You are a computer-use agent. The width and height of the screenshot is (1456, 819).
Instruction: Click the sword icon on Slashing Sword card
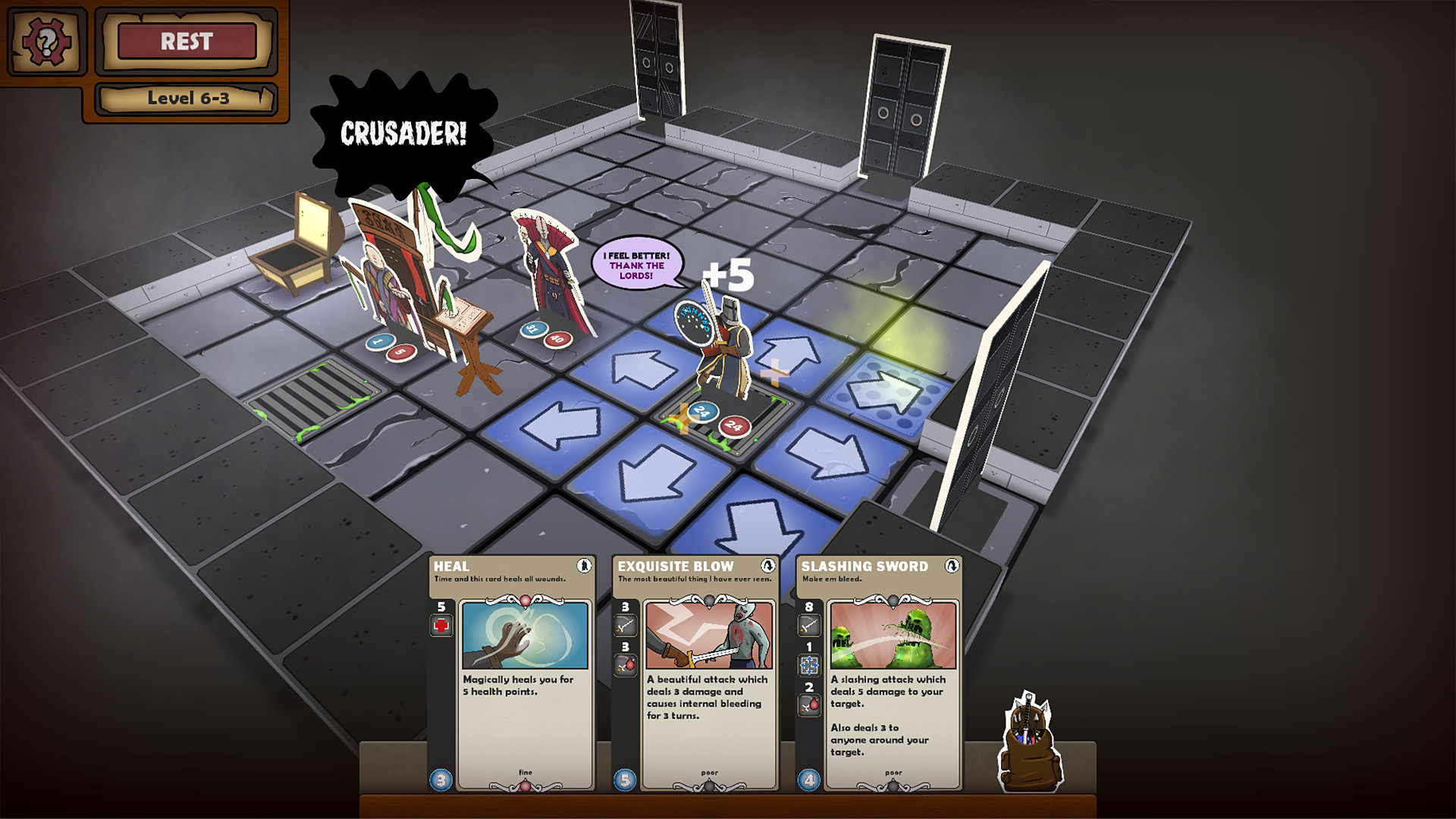click(x=810, y=626)
